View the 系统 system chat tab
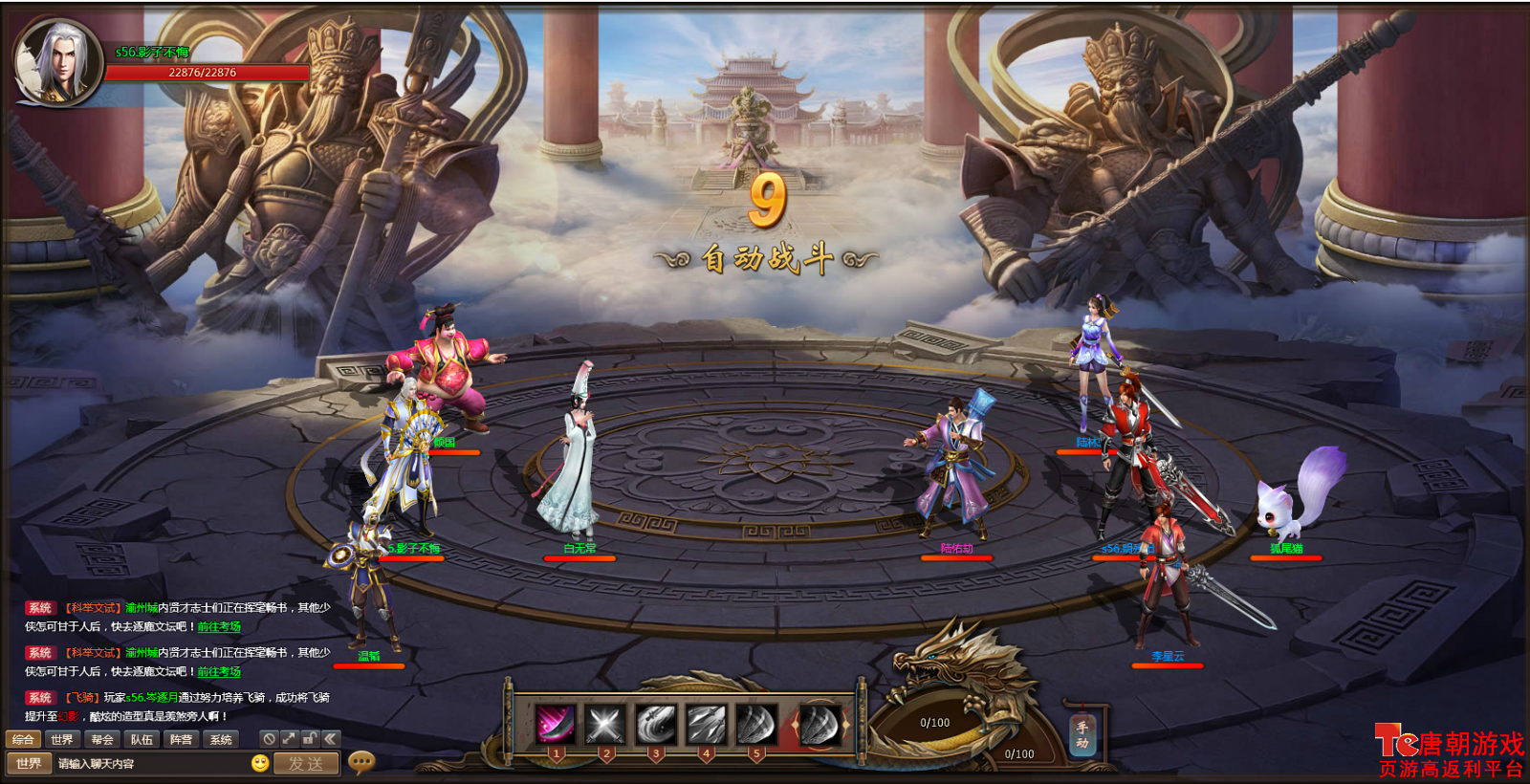 (x=221, y=739)
